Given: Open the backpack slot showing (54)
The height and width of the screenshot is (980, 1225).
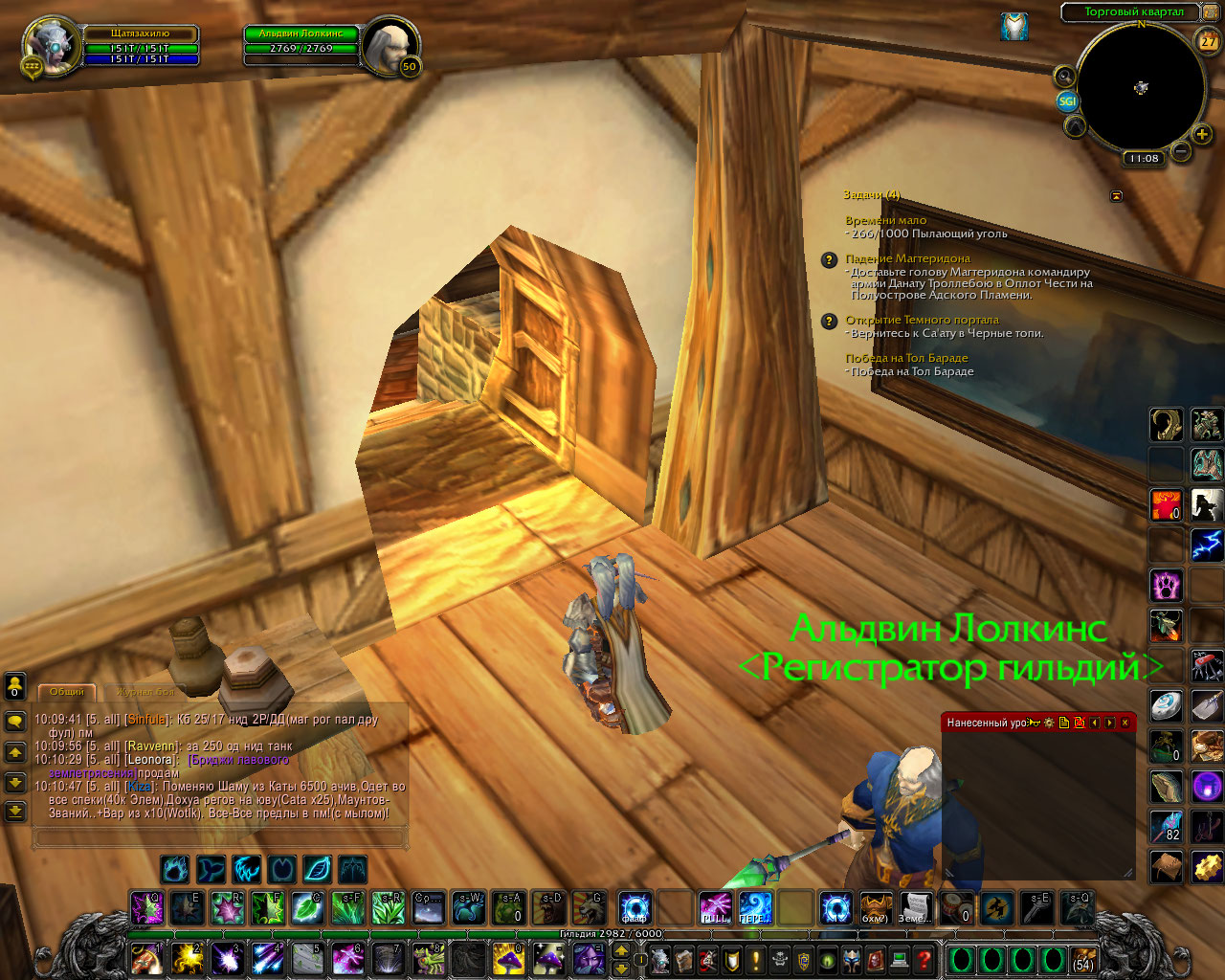Looking at the screenshot, I should point(1082,959).
